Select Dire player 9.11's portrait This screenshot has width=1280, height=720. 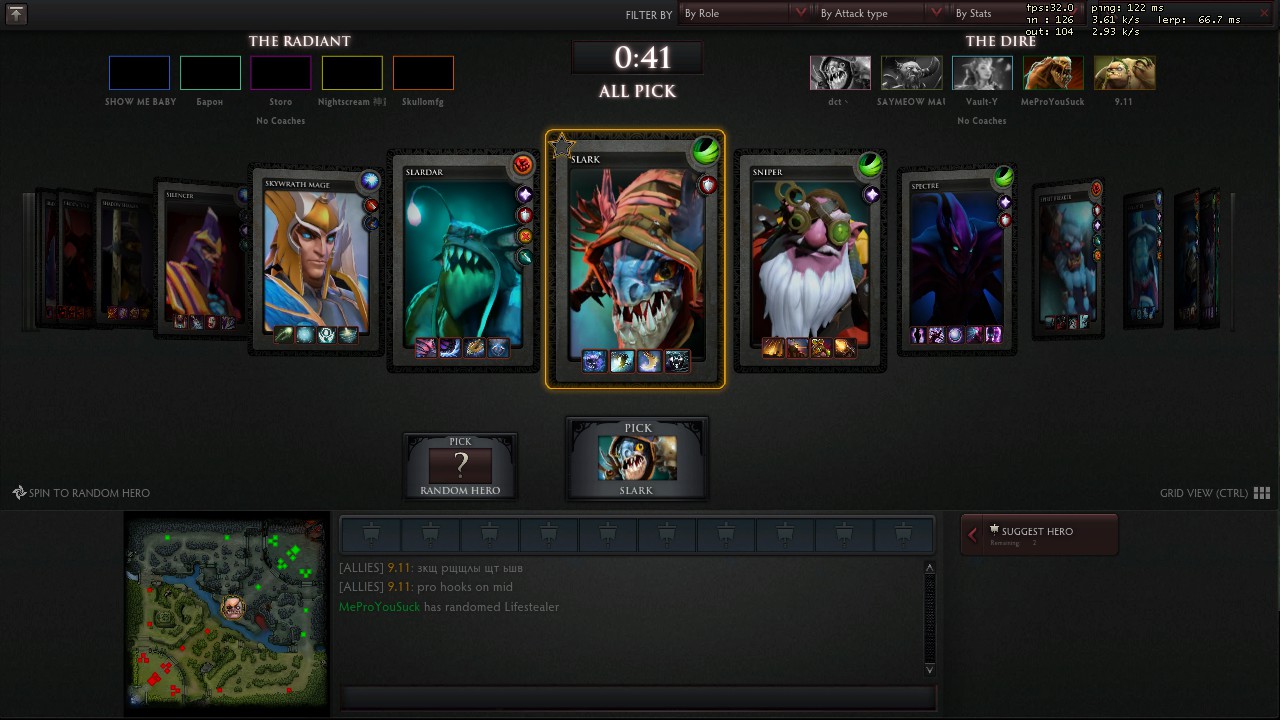click(1125, 73)
